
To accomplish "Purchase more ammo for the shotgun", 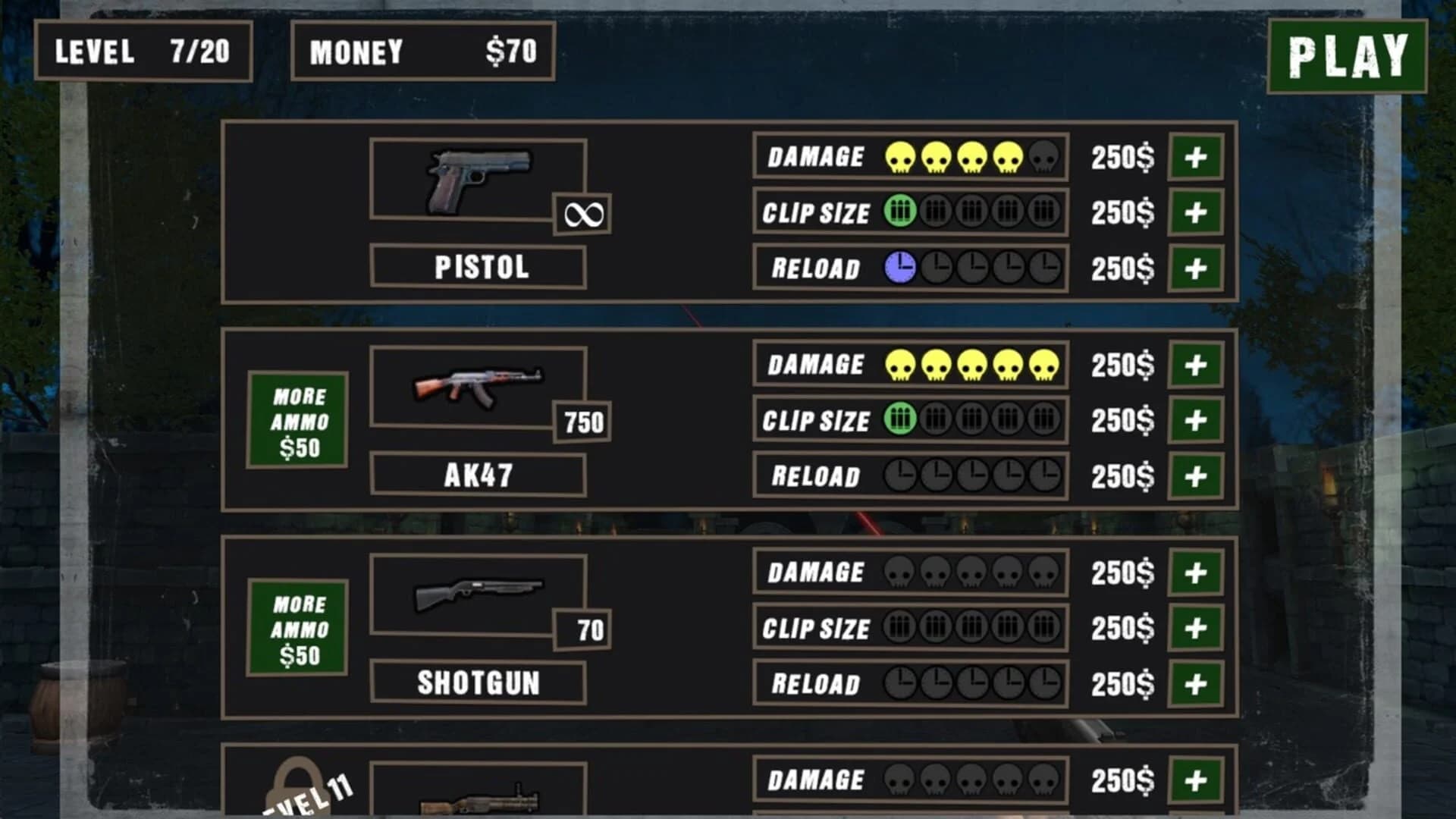I will coord(297,627).
